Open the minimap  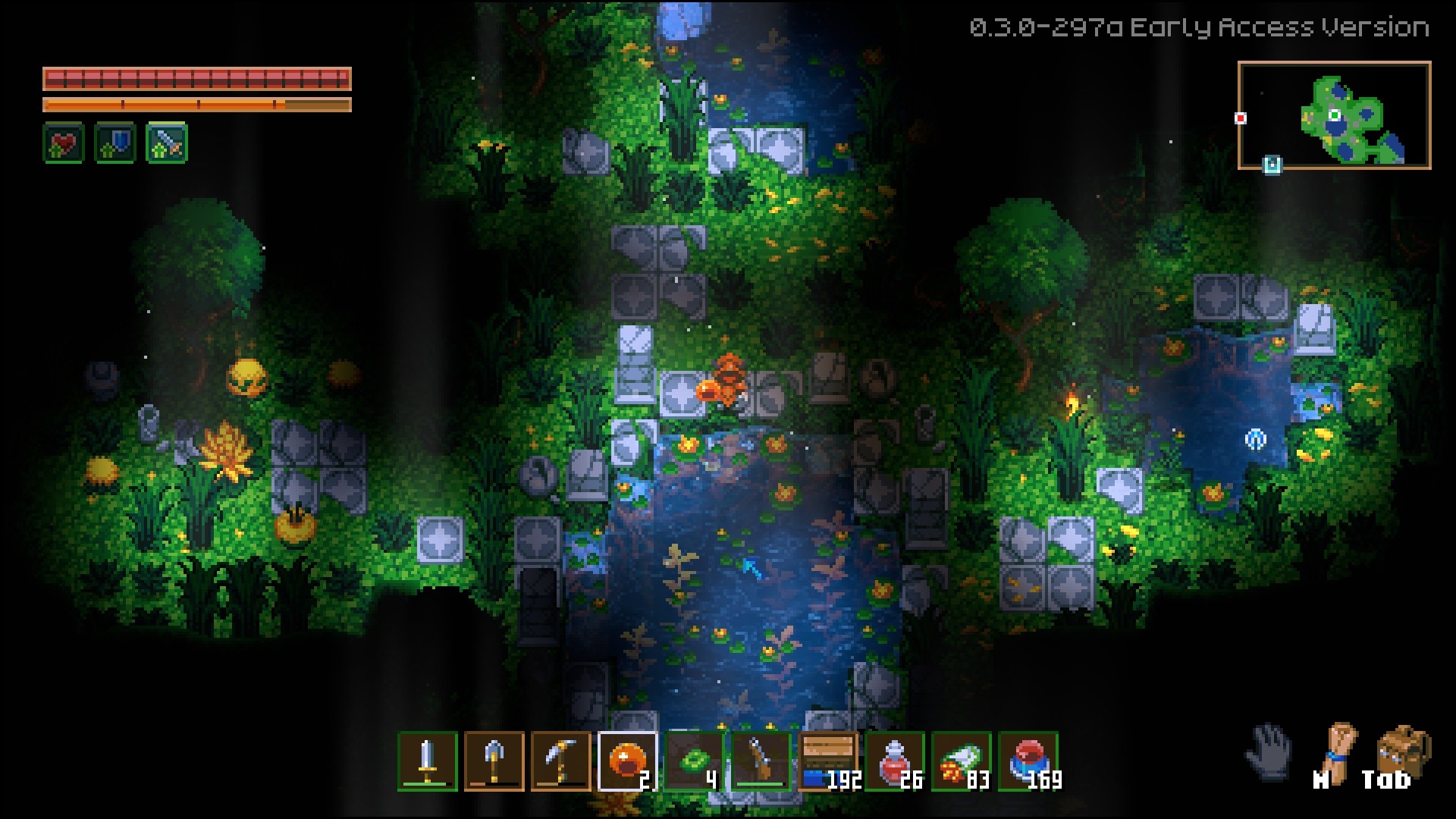1334,115
